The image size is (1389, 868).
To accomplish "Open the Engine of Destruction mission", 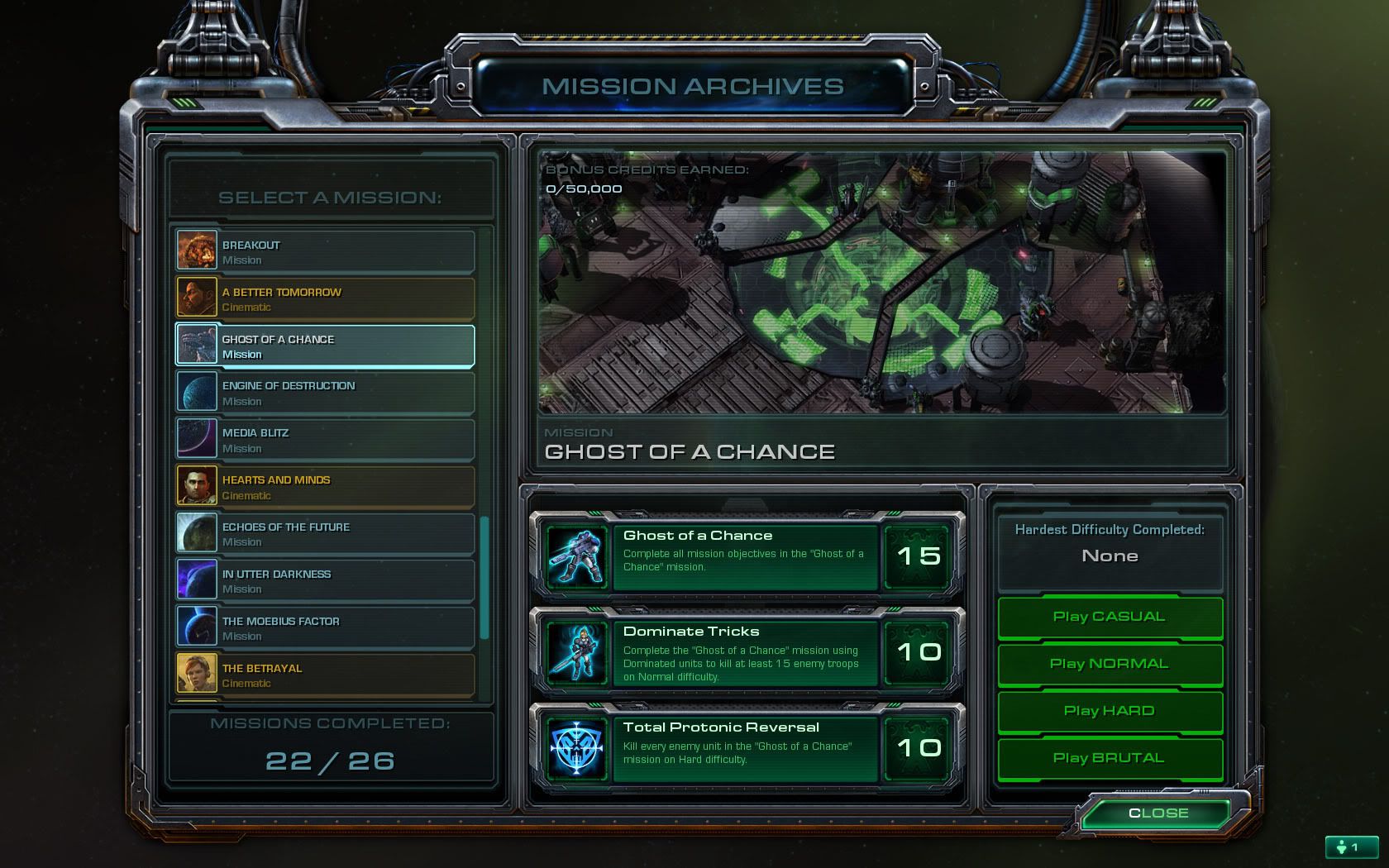I will (325, 393).
